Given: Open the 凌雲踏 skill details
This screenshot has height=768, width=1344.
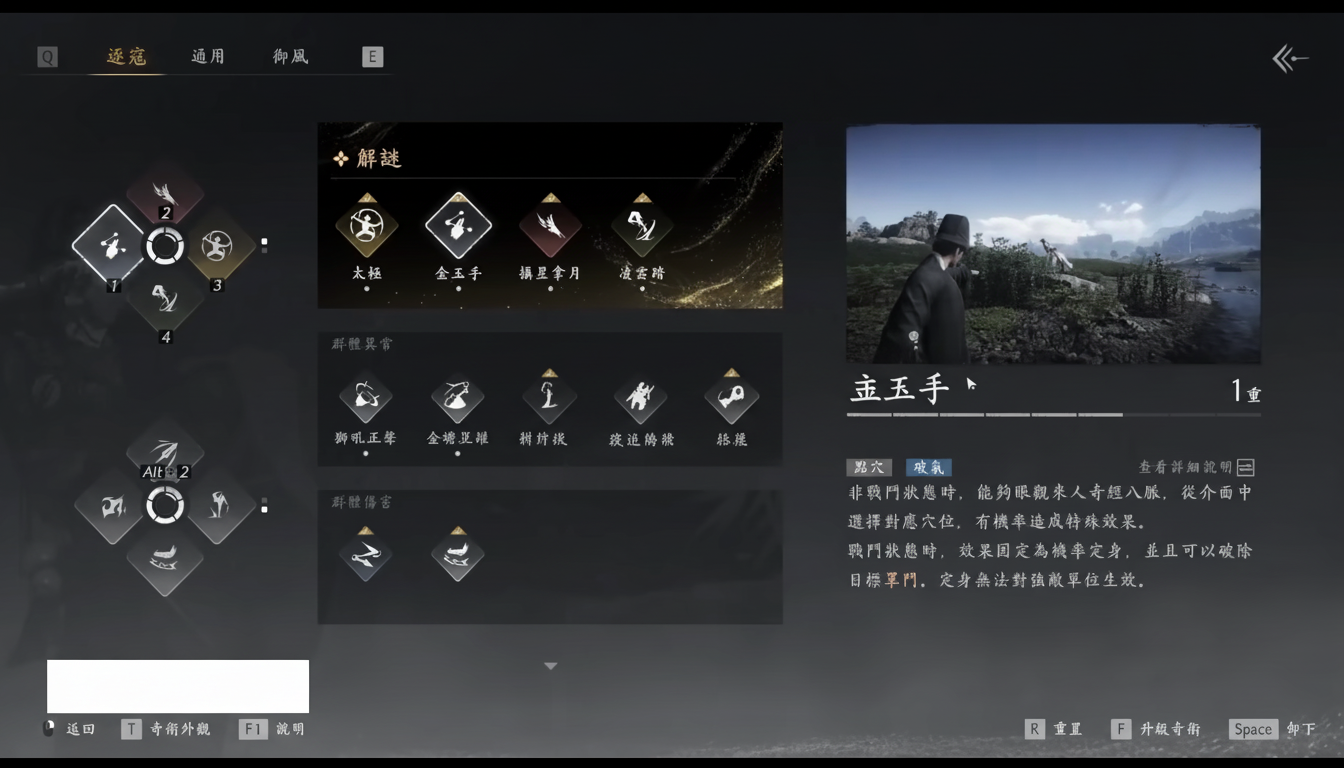Looking at the screenshot, I should [x=639, y=228].
